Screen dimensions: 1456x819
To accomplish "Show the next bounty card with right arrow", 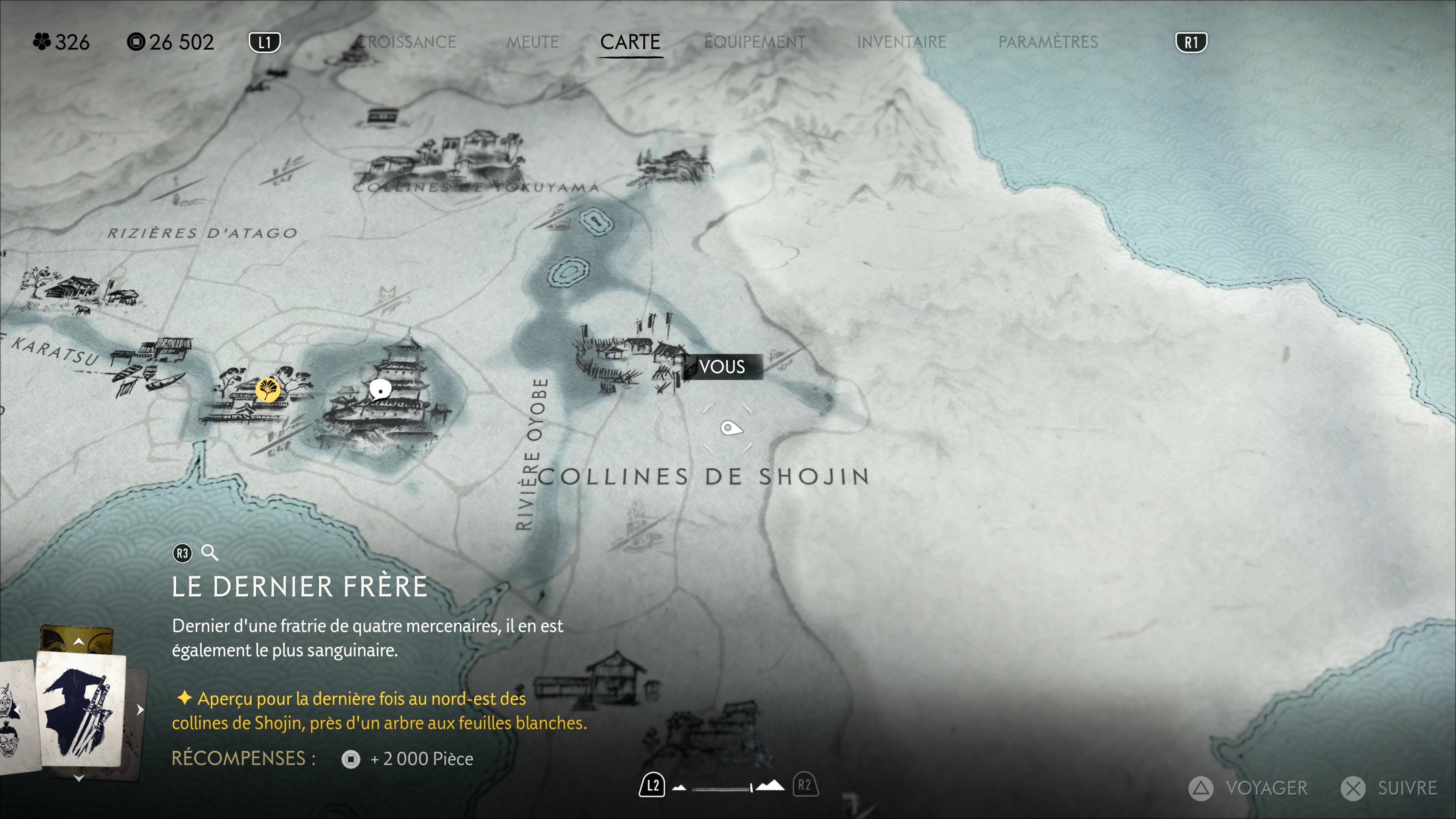I will 140,709.
